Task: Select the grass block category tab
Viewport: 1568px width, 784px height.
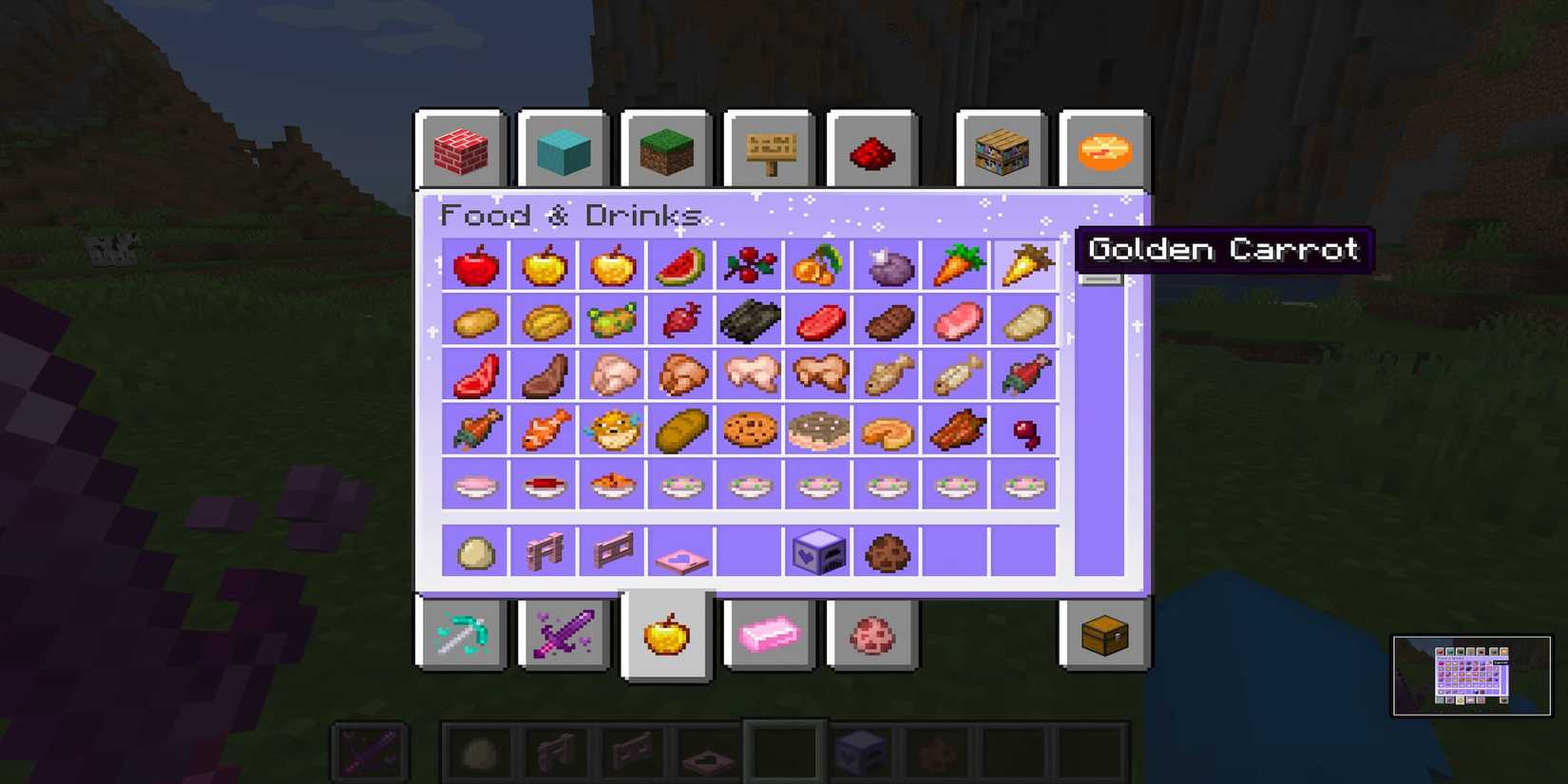Action: (665, 148)
